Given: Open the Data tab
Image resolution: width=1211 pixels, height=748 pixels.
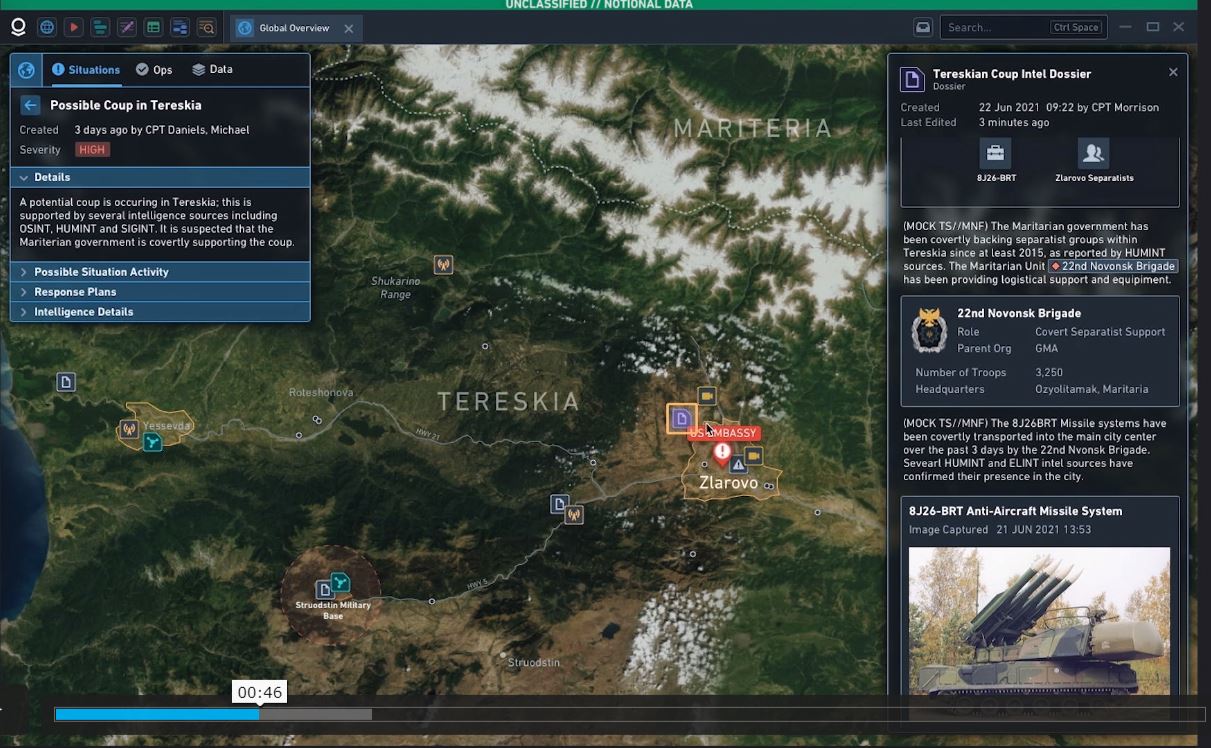Looking at the screenshot, I should point(212,70).
